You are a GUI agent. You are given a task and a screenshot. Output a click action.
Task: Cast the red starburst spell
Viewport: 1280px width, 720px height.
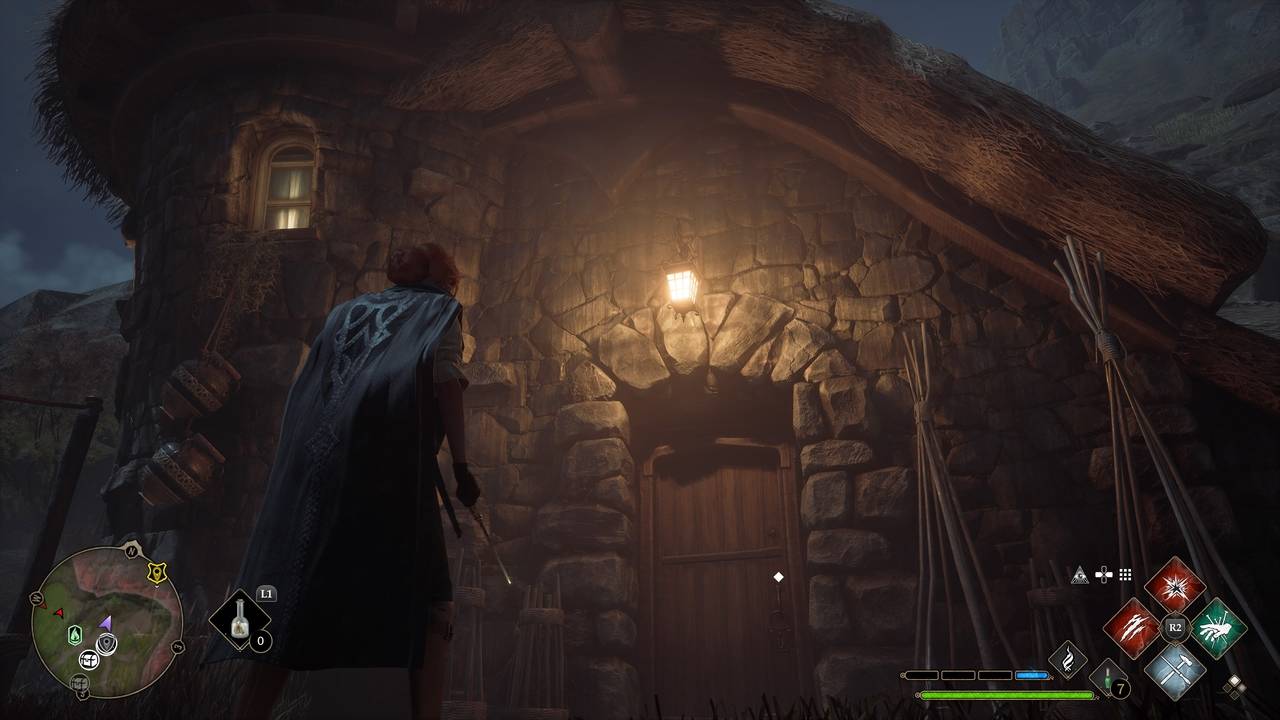coord(1174,585)
